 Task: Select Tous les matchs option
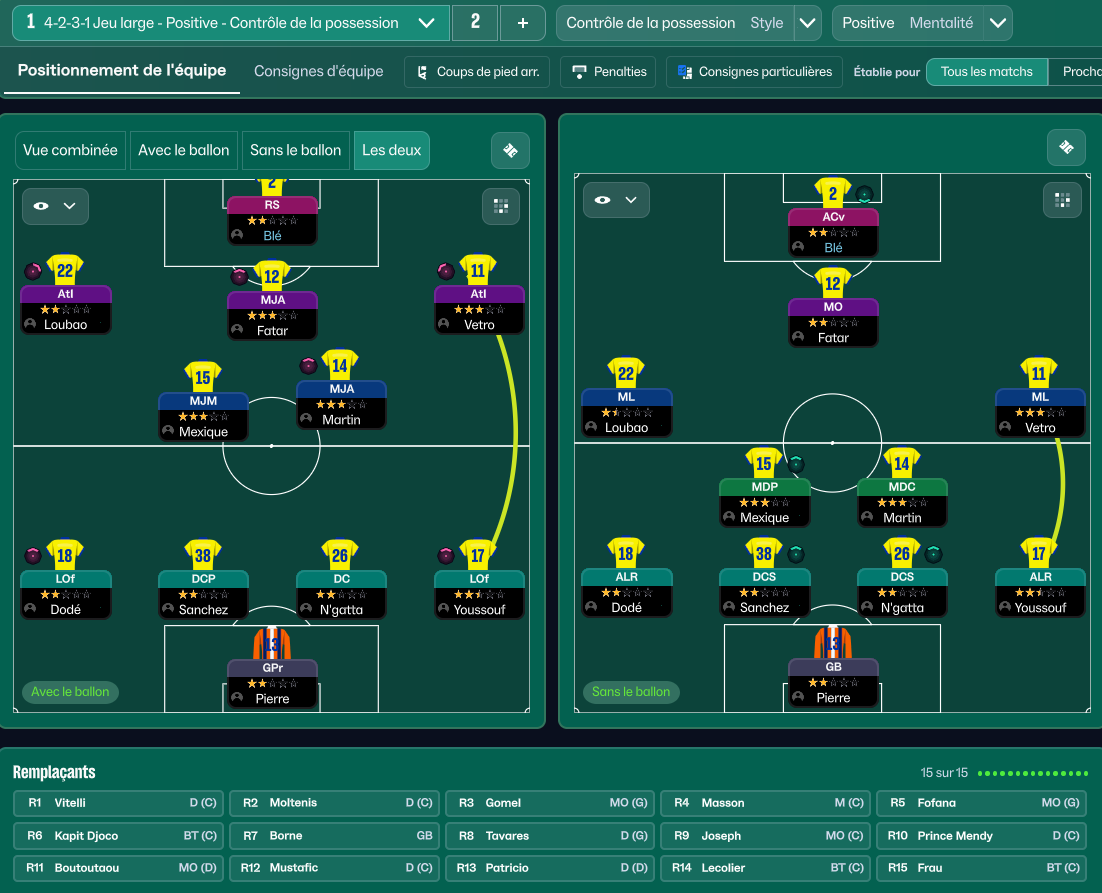click(986, 72)
